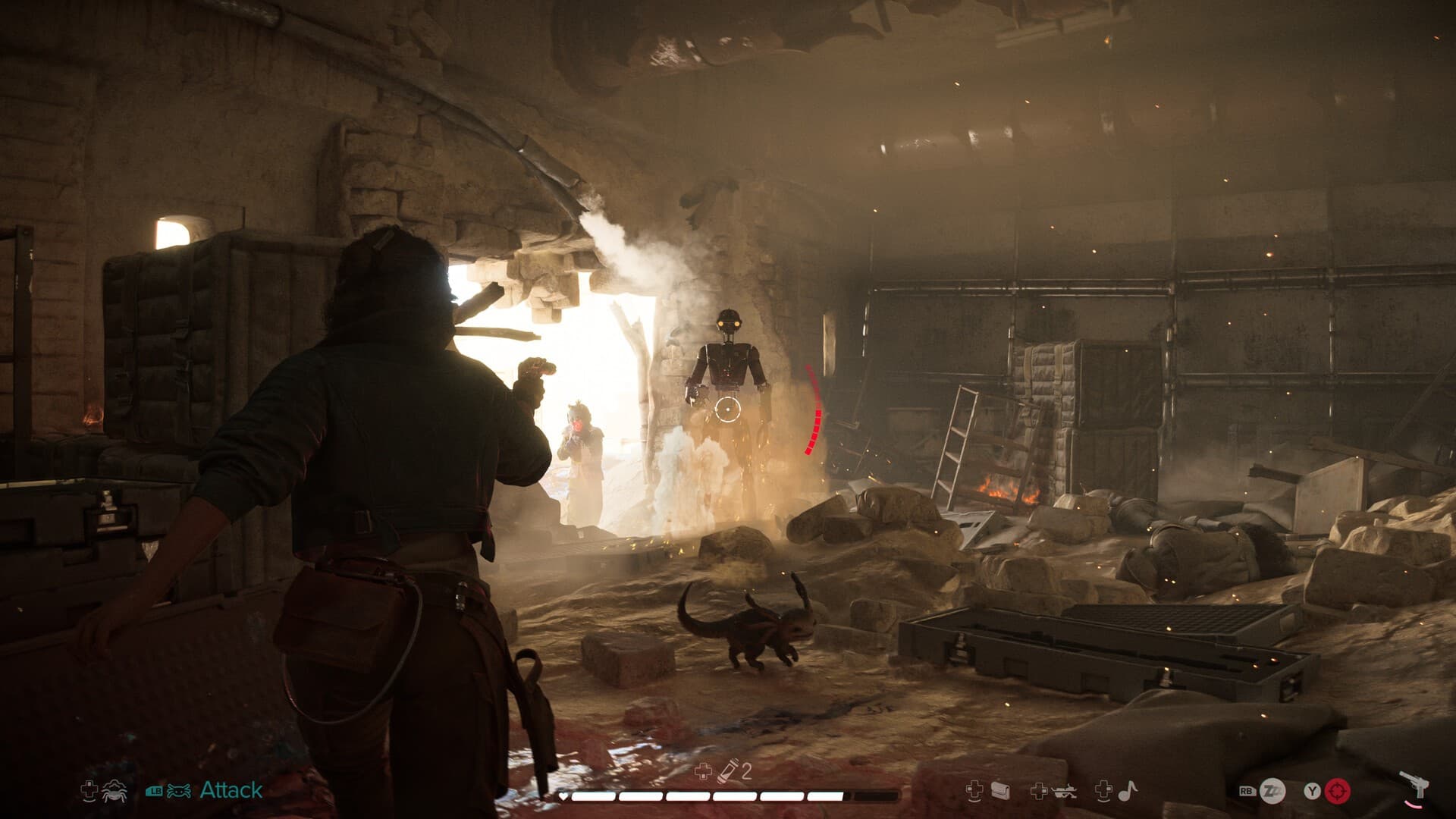This screenshot has height=819, width=1456.
Task: Click the red Adrenaline Rush targeting icon
Action: pos(1338,792)
